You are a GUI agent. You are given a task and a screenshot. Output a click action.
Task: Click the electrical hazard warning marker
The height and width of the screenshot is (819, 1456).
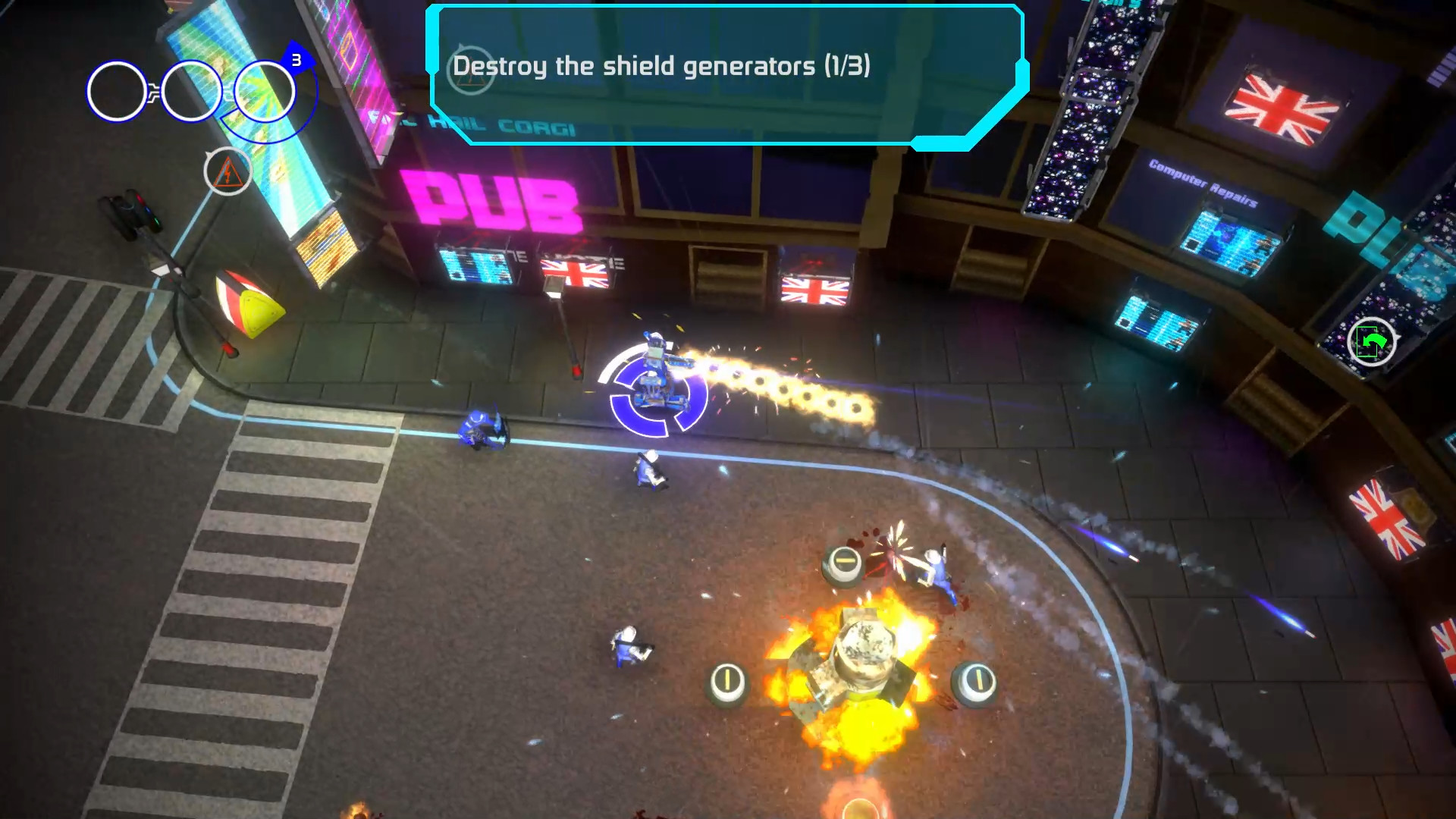point(226,173)
